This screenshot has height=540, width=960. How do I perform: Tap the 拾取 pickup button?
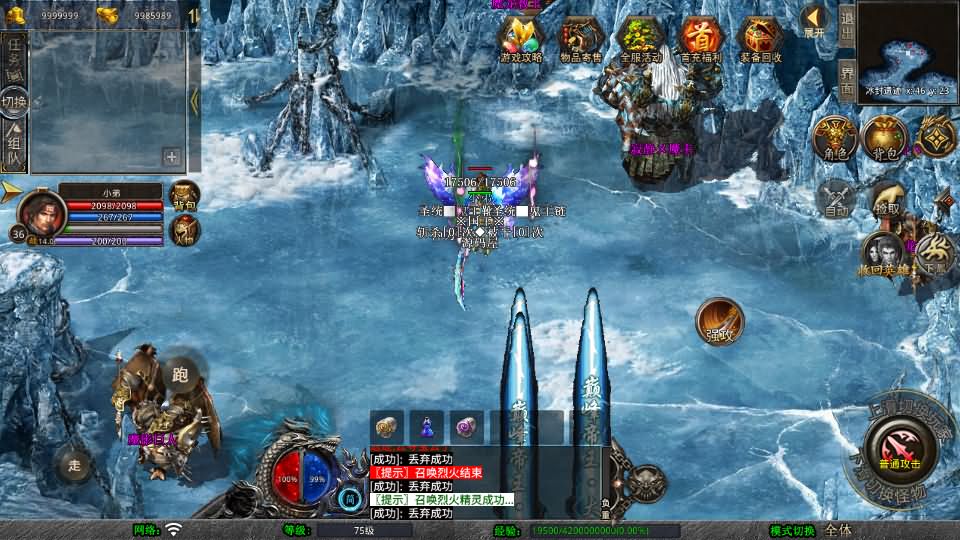tap(888, 198)
